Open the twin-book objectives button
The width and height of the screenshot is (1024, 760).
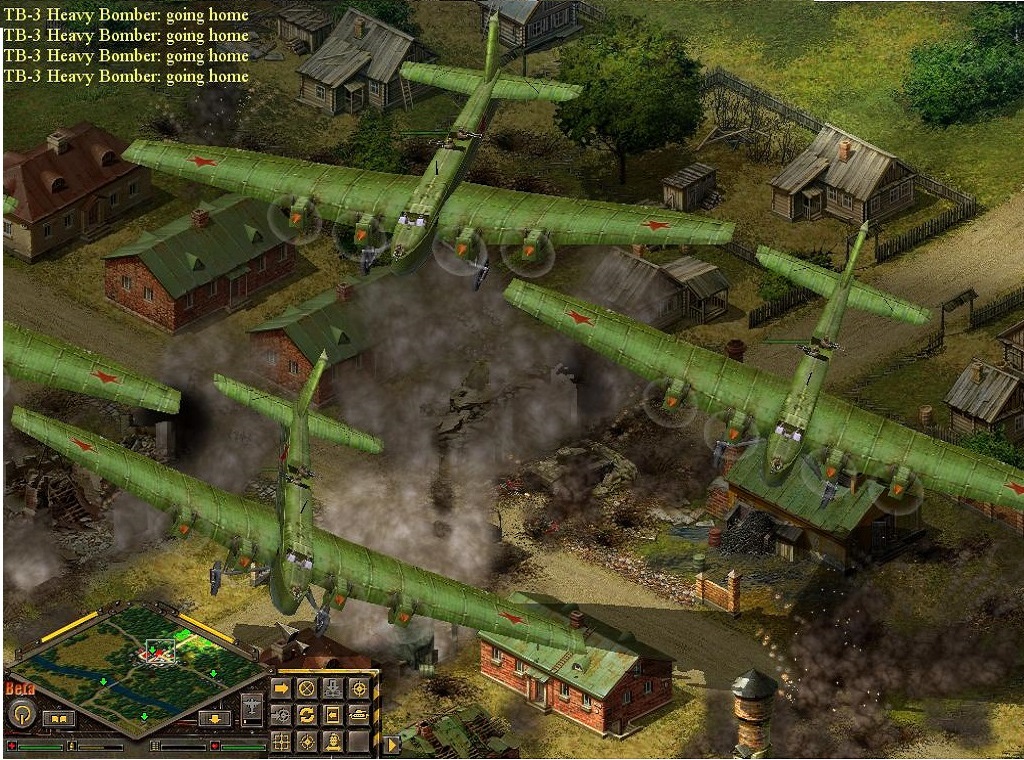pyautogui.click(x=59, y=718)
